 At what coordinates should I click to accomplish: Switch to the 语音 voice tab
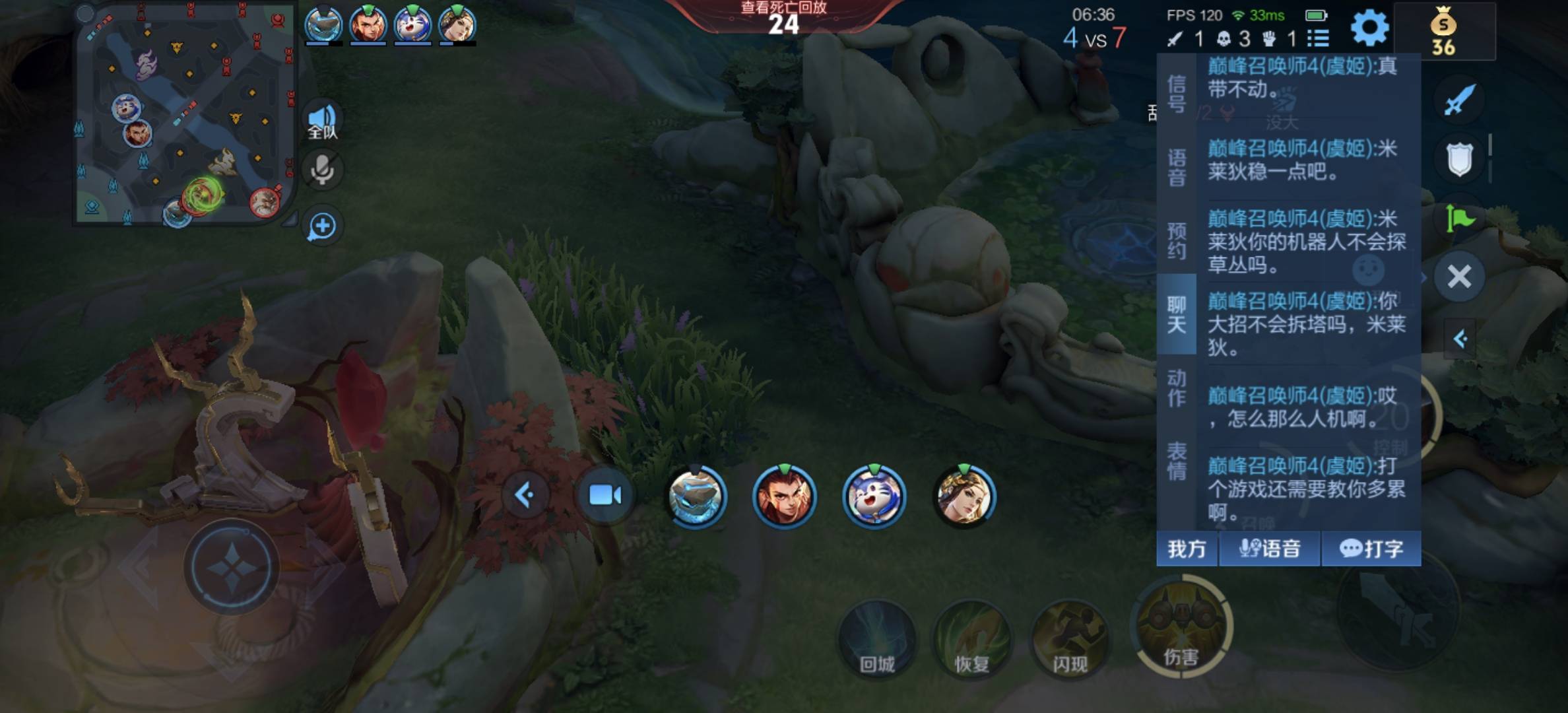click(1177, 167)
